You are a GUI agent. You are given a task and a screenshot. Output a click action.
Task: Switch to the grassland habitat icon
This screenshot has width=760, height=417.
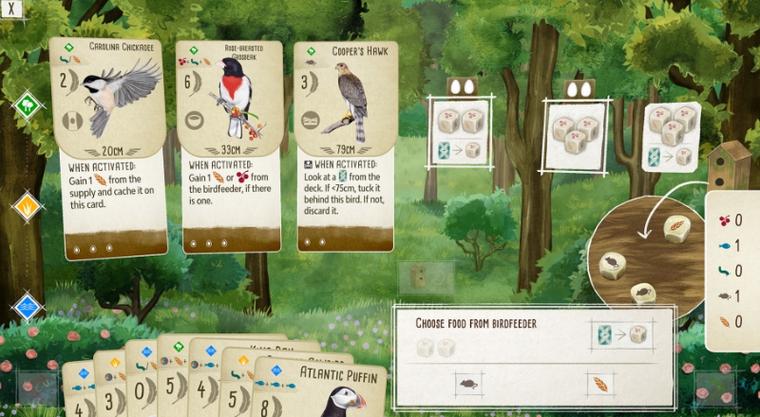coord(27,206)
